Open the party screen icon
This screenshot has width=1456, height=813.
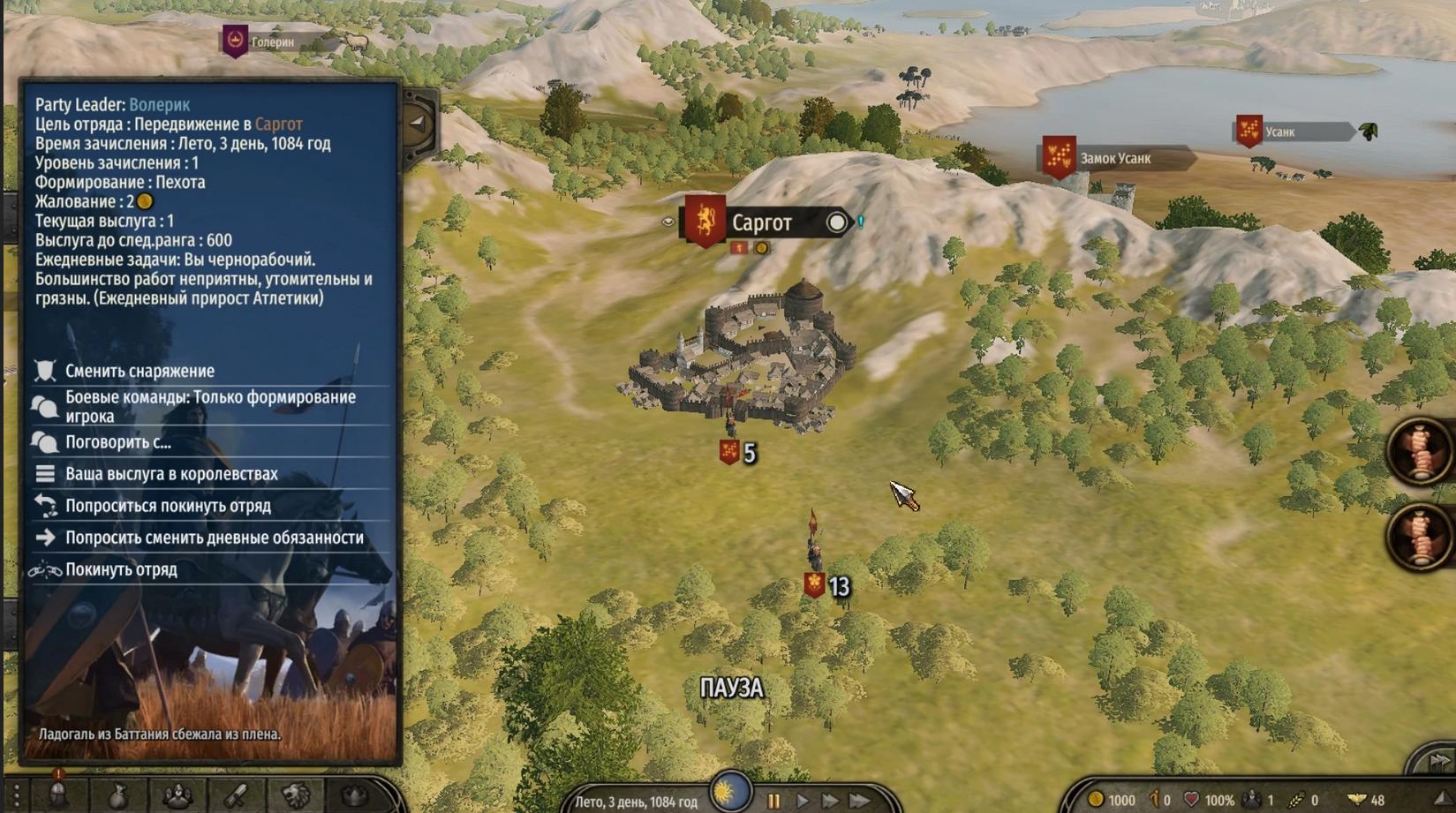pos(177,796)
